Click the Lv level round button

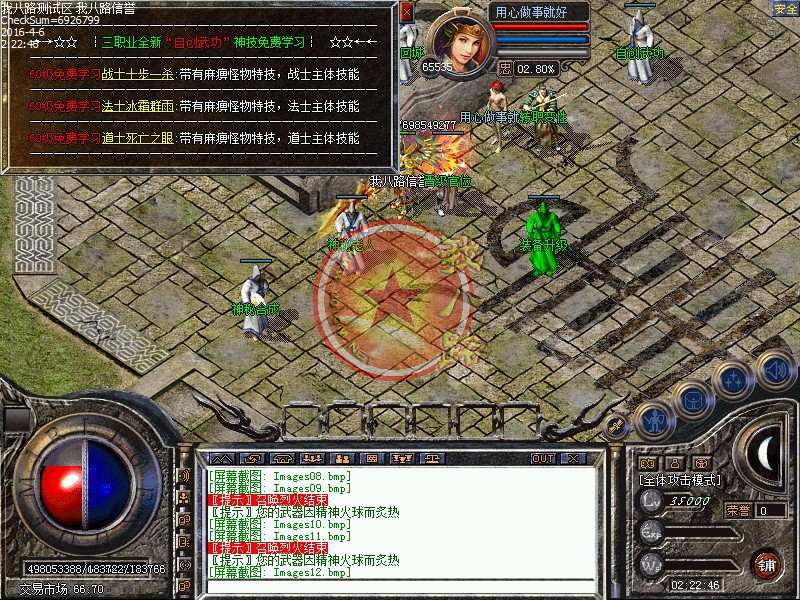652,503
